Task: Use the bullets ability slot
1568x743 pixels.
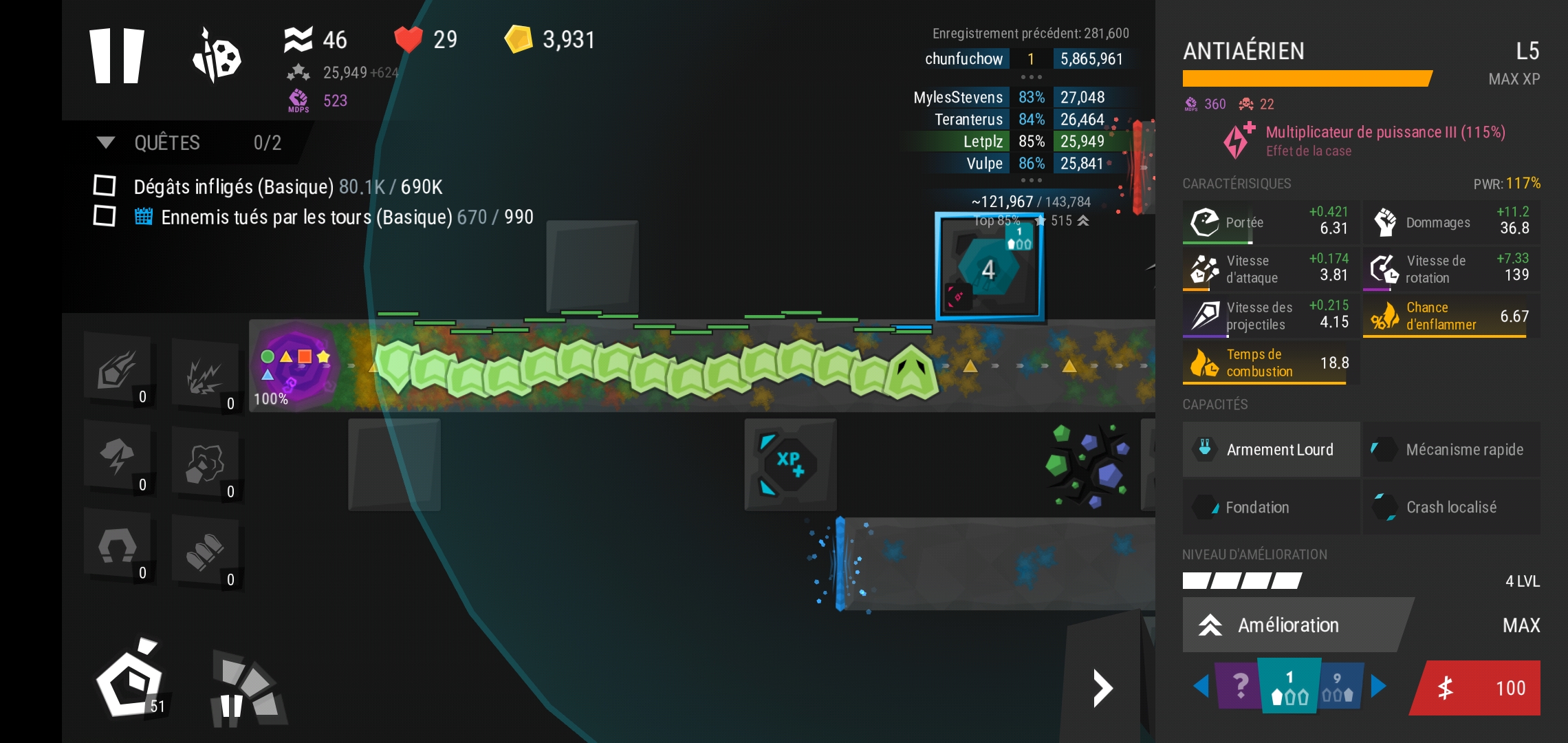Action: [205, 552]
